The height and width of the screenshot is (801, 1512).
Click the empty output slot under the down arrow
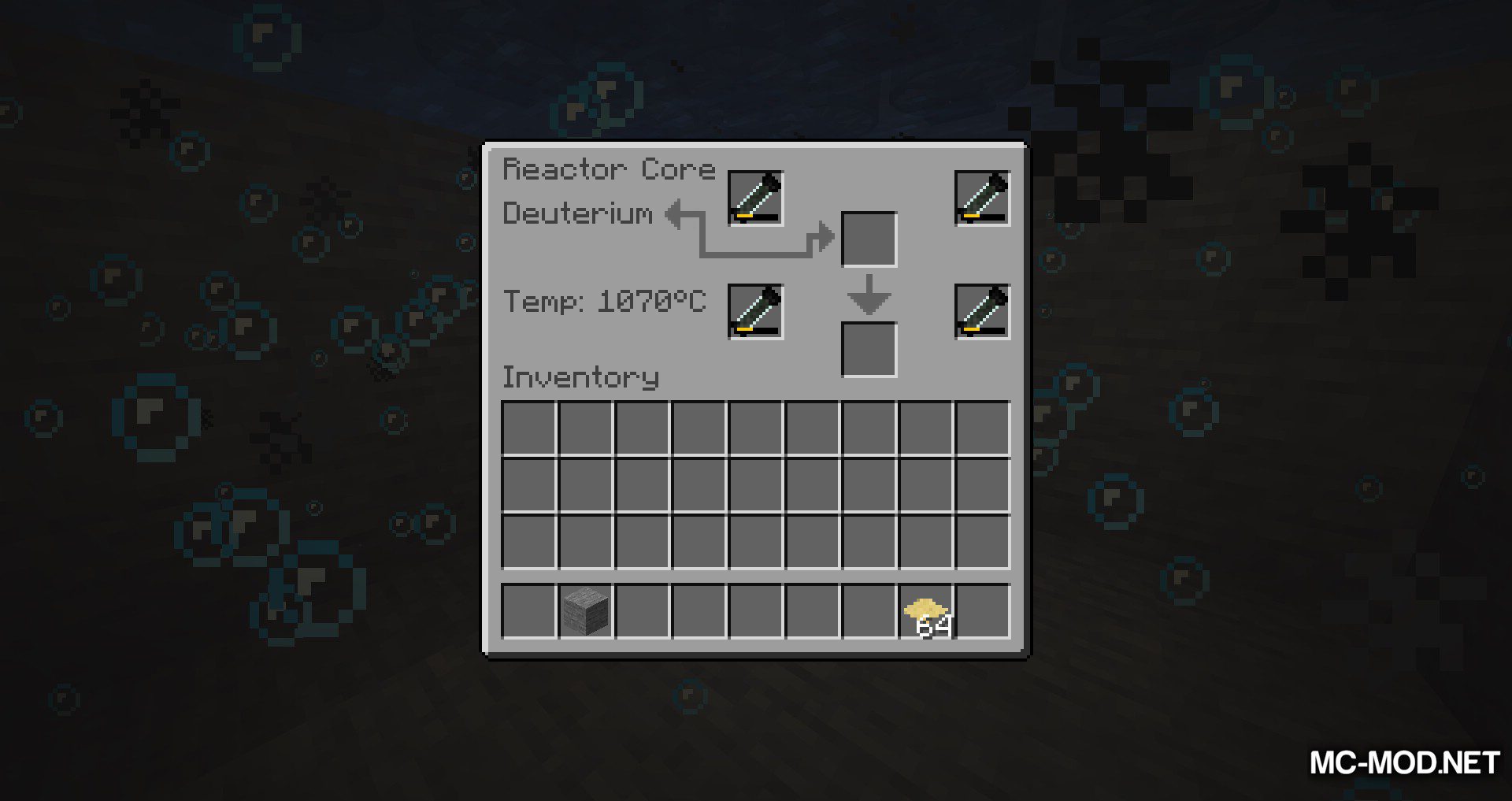pyautogui.click(x=869, y=349)
